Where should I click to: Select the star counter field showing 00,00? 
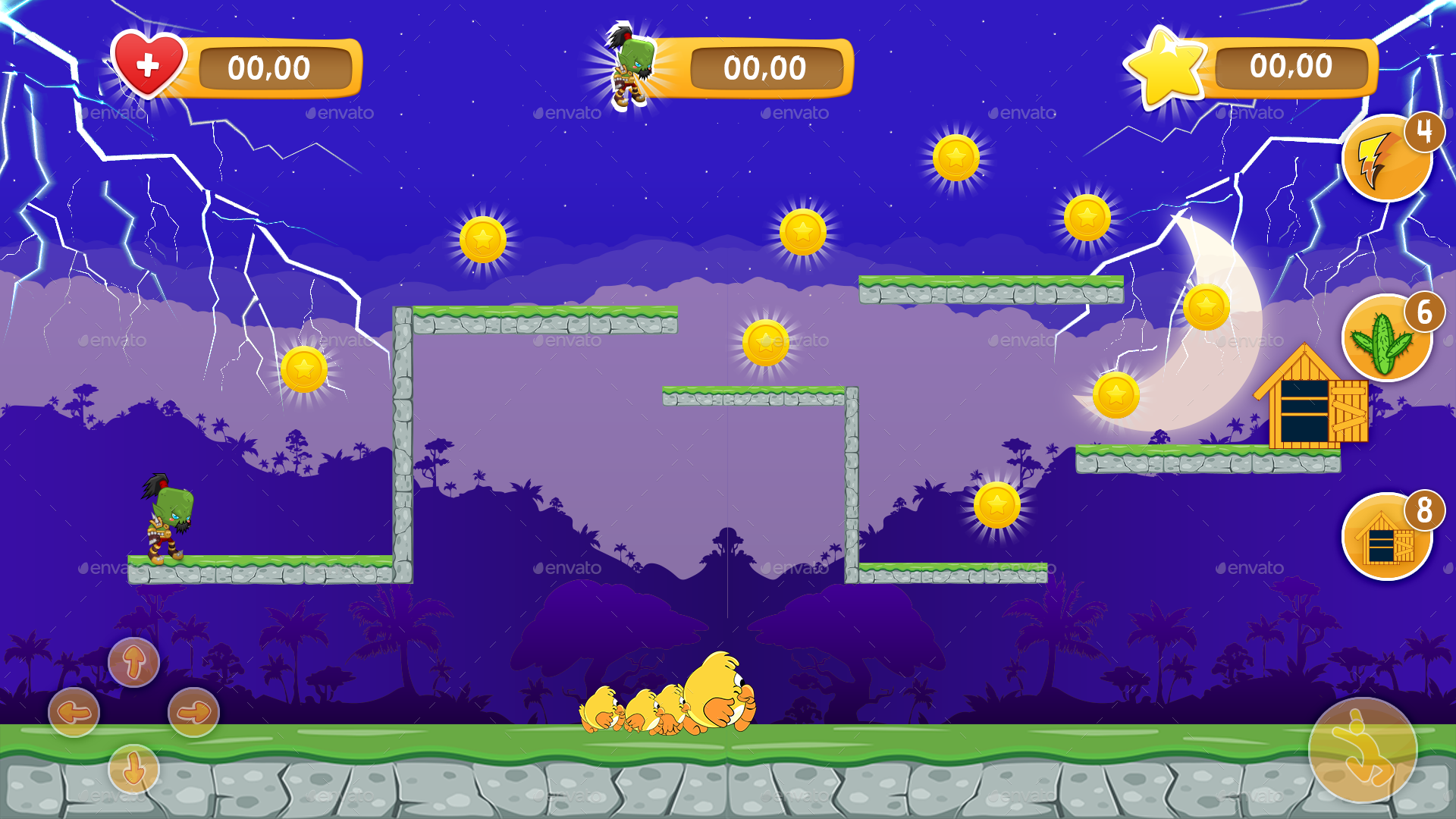point(1291,67)
